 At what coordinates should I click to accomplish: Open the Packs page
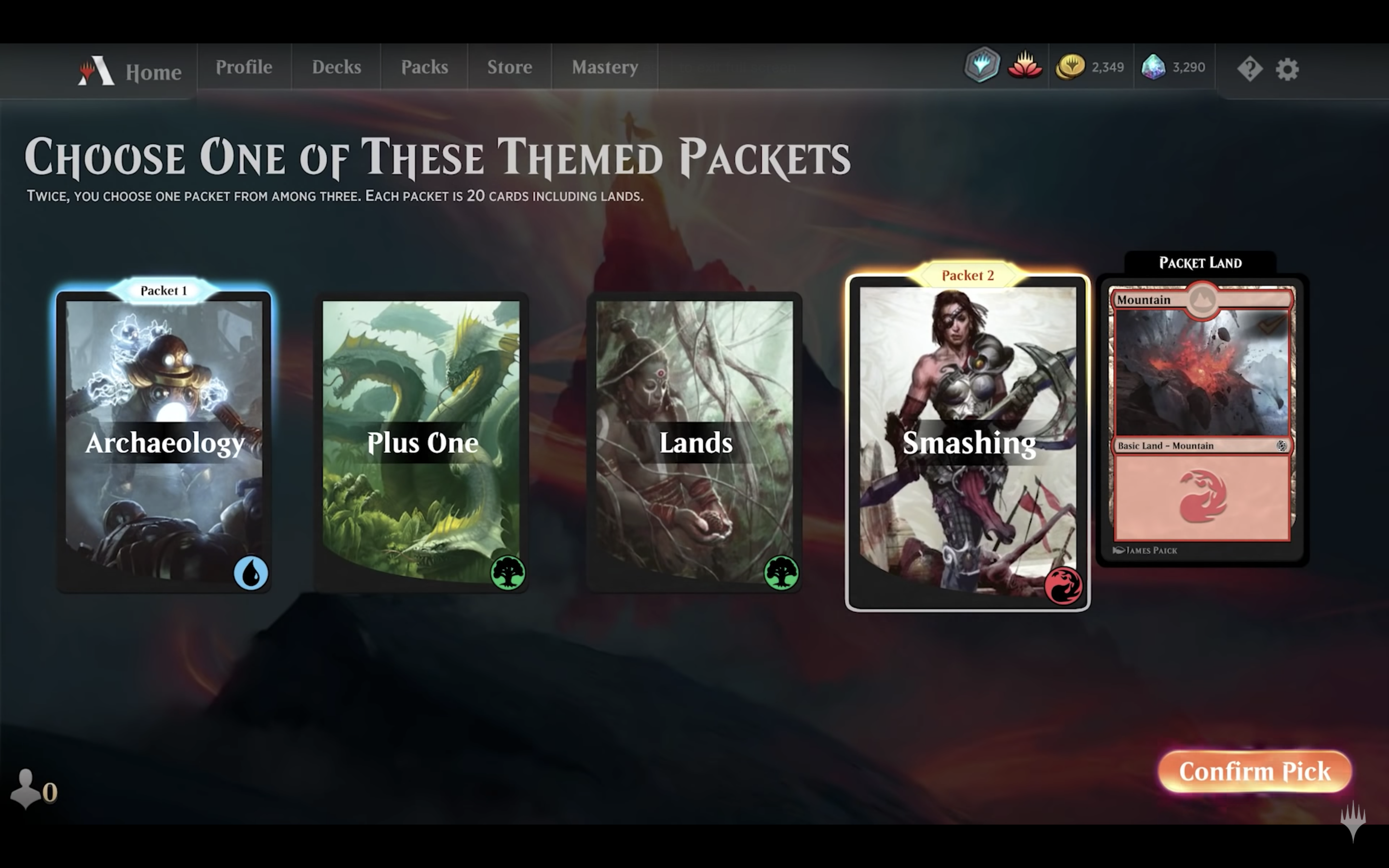click(x=425, y=67)
